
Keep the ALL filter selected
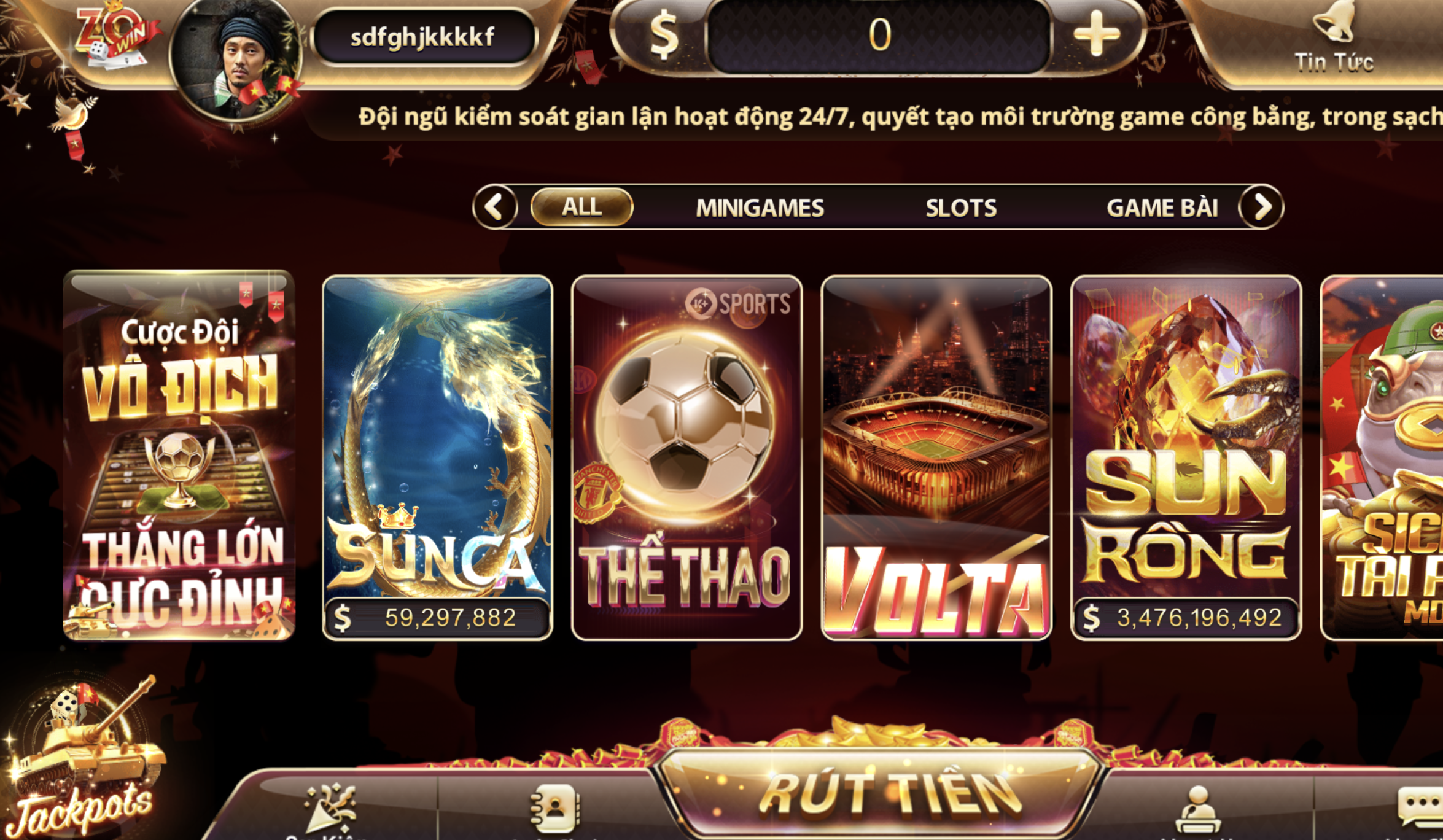pos(581,207)
